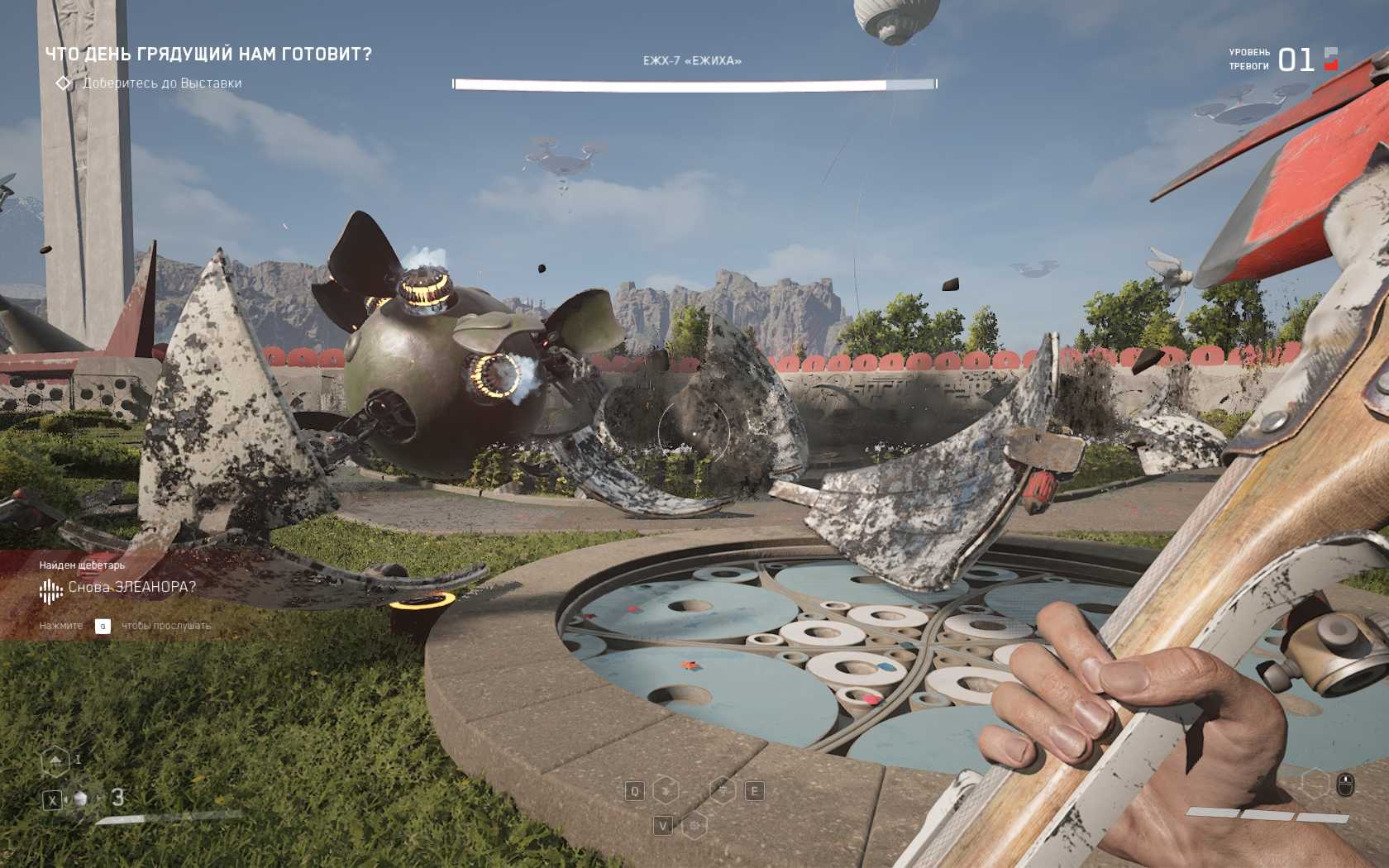Select the objective "Доберитесь до Выставки"
This screenshot has height=868, width=1389.
coord(162,83)
